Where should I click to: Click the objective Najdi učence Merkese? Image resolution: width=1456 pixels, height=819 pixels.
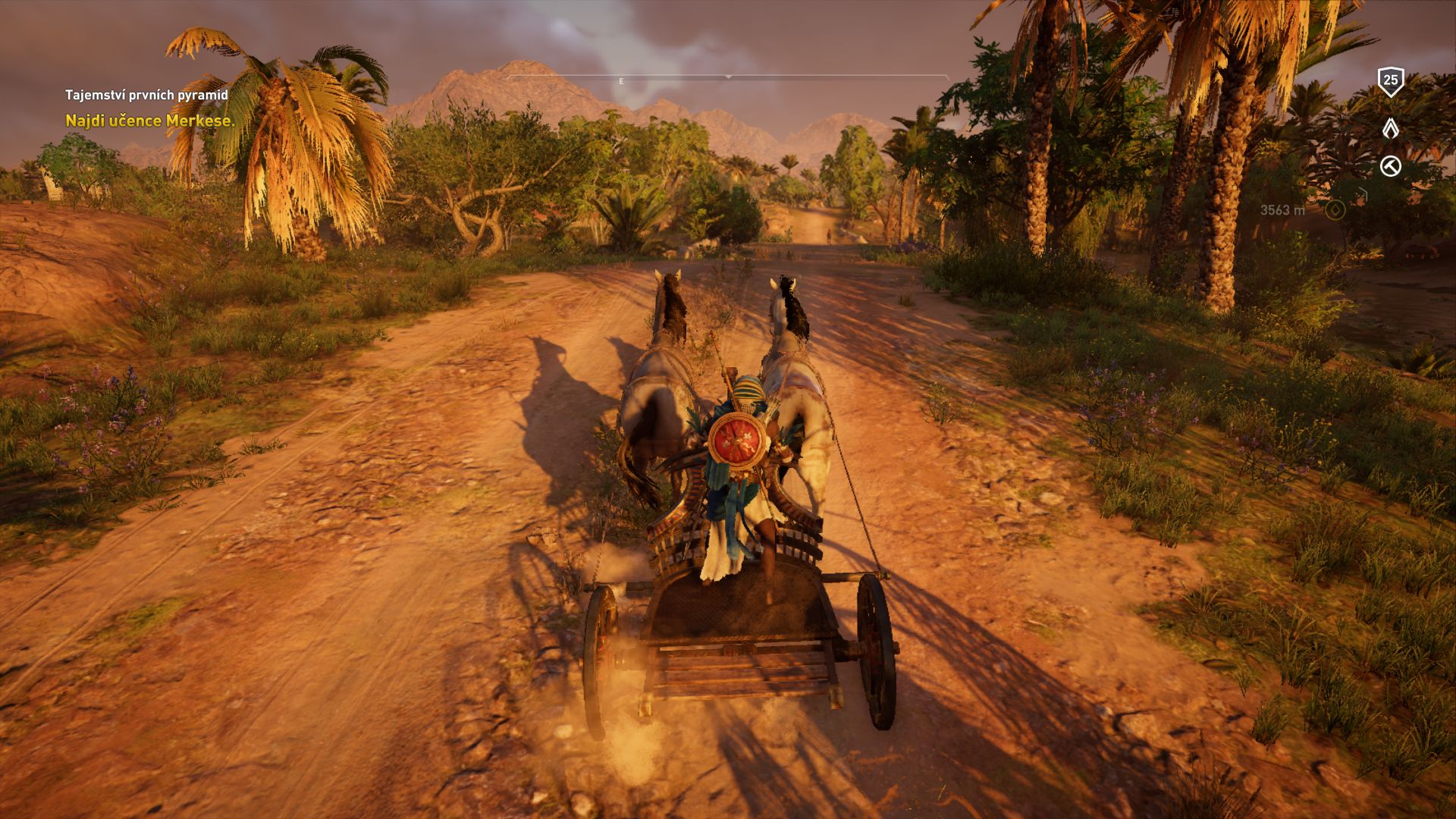coord(150,121)
